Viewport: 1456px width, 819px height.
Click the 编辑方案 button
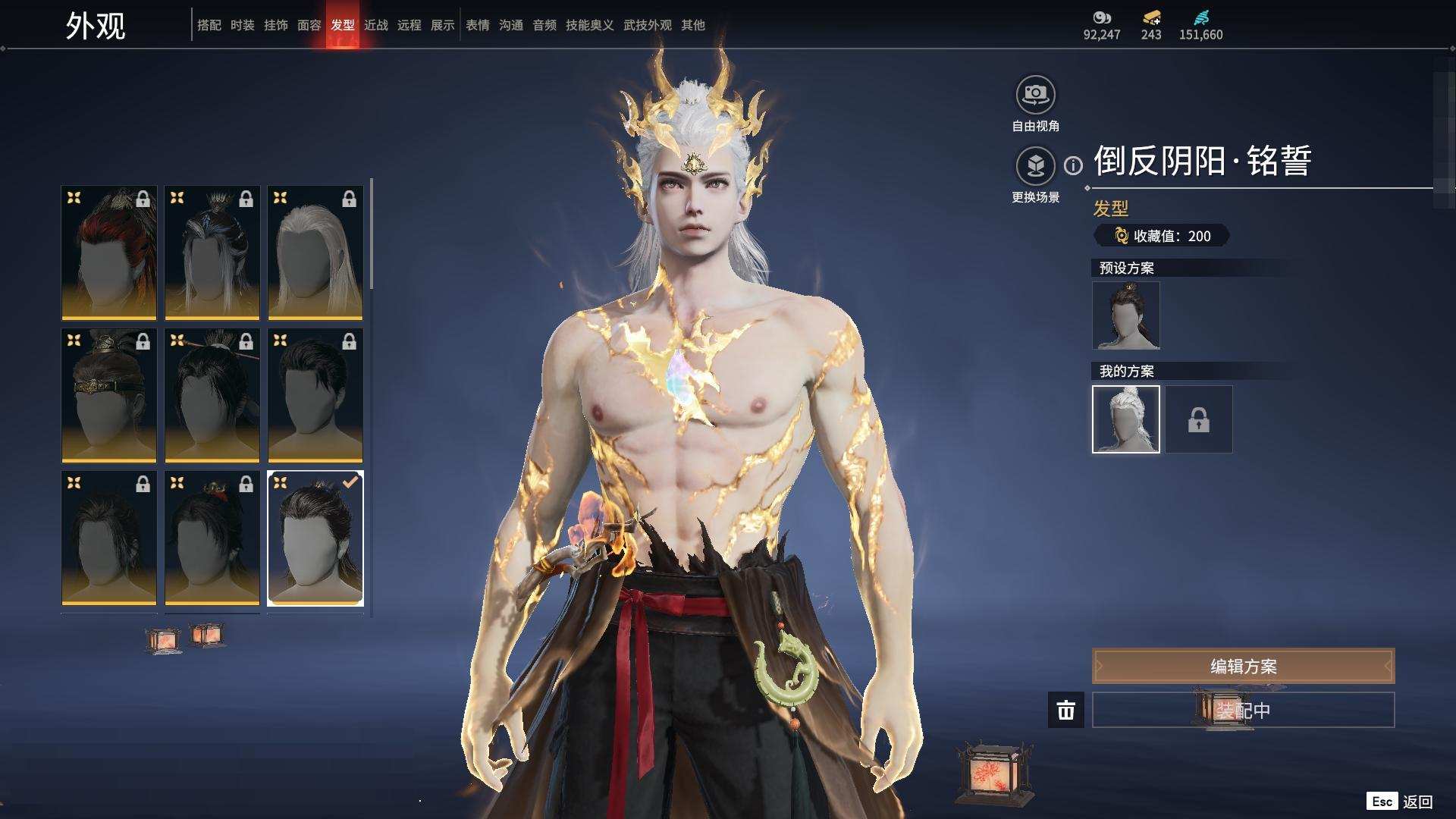(1243, 667)
